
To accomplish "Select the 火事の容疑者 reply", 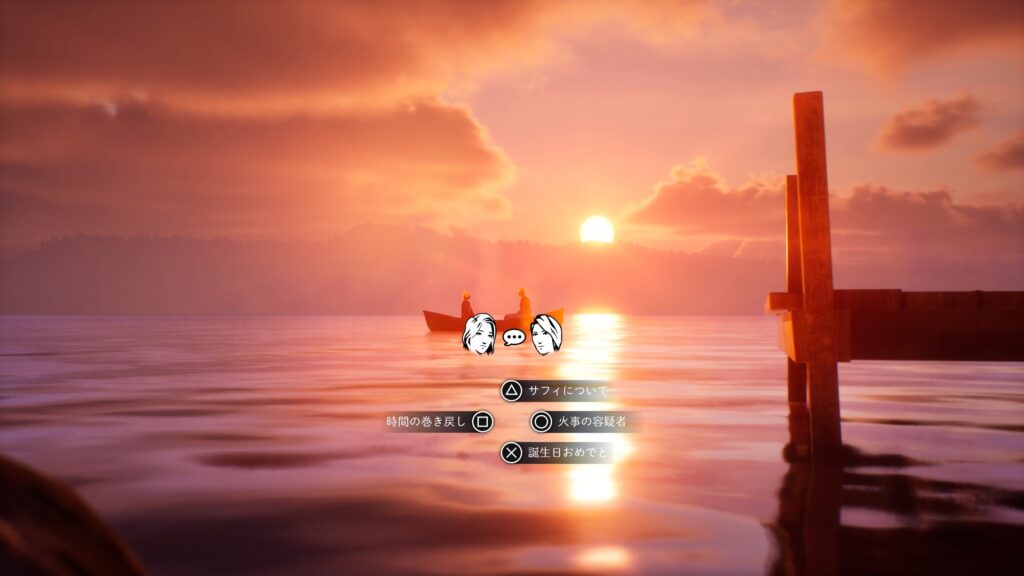I will [585, 422].
